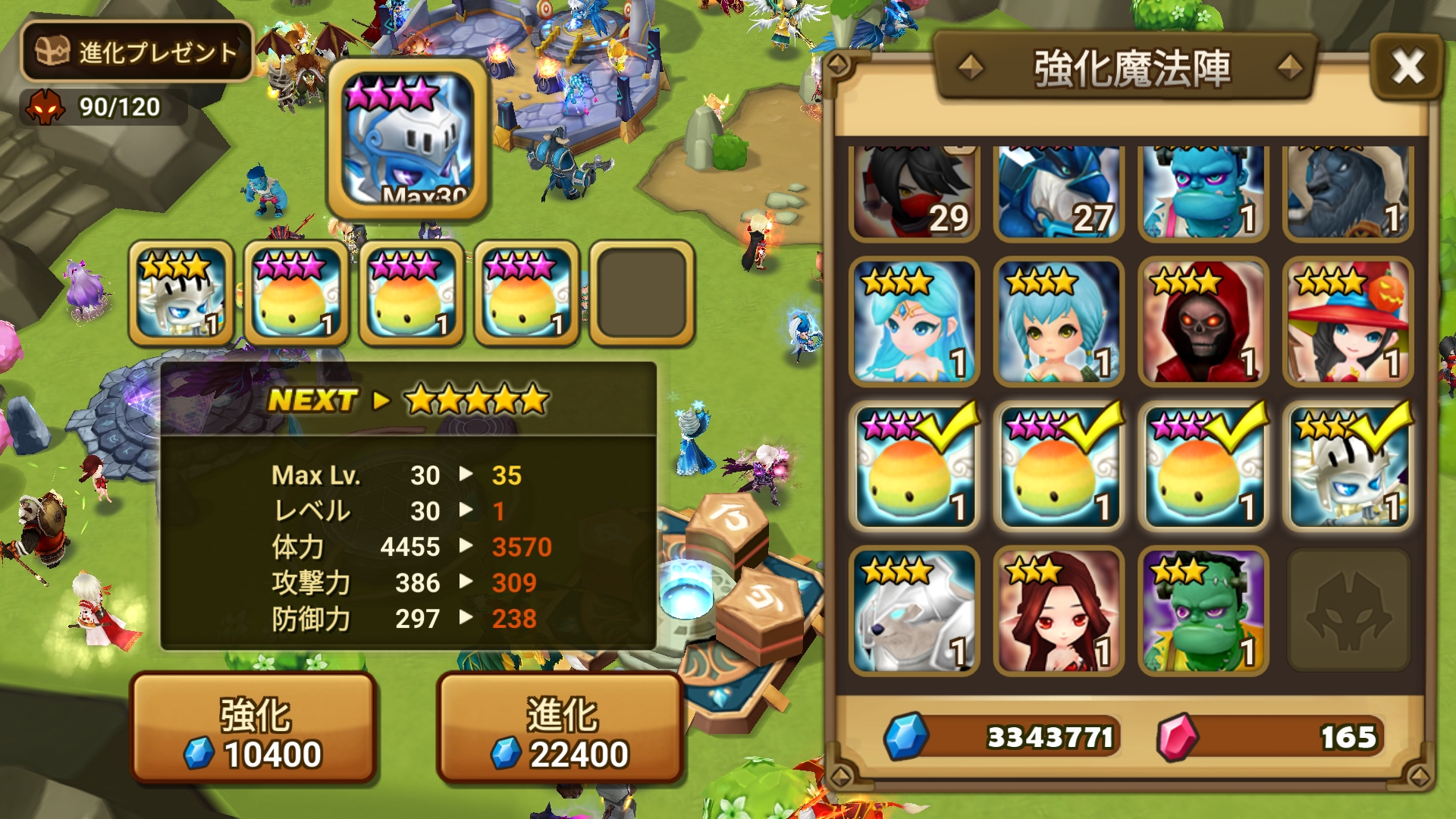1456x819 pixels.
Task: Select the teal-haired fairy with green eyes
Action: point(1059,322)
